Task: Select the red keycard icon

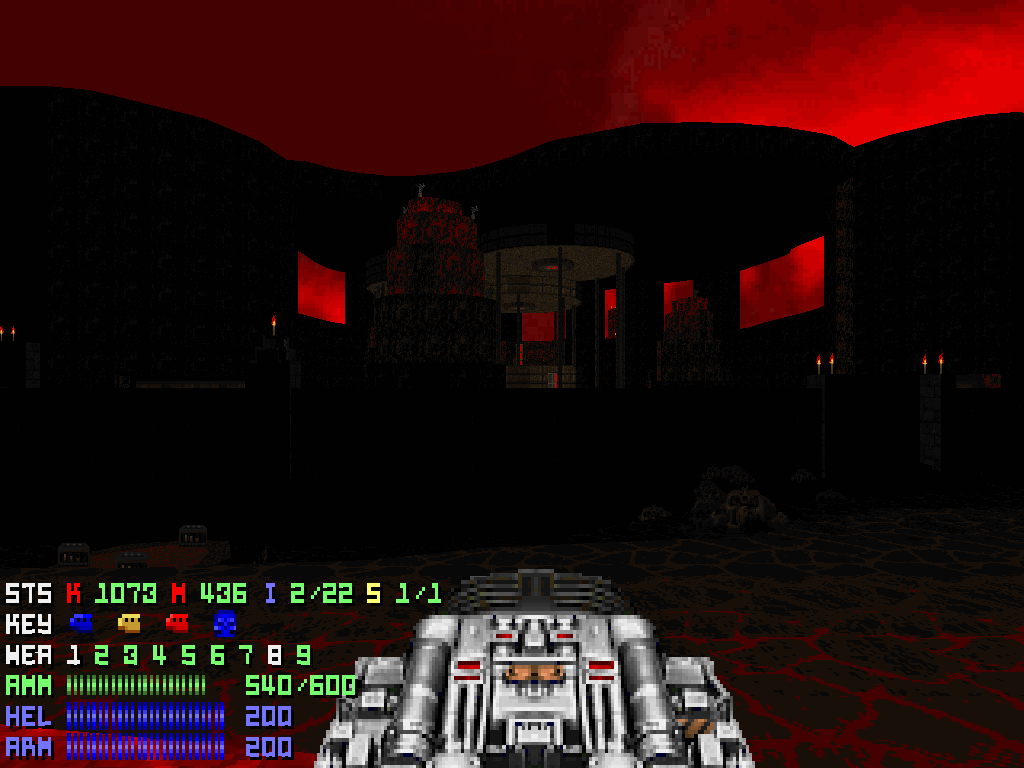Action: pyautogui.click(x=177, y=624)
